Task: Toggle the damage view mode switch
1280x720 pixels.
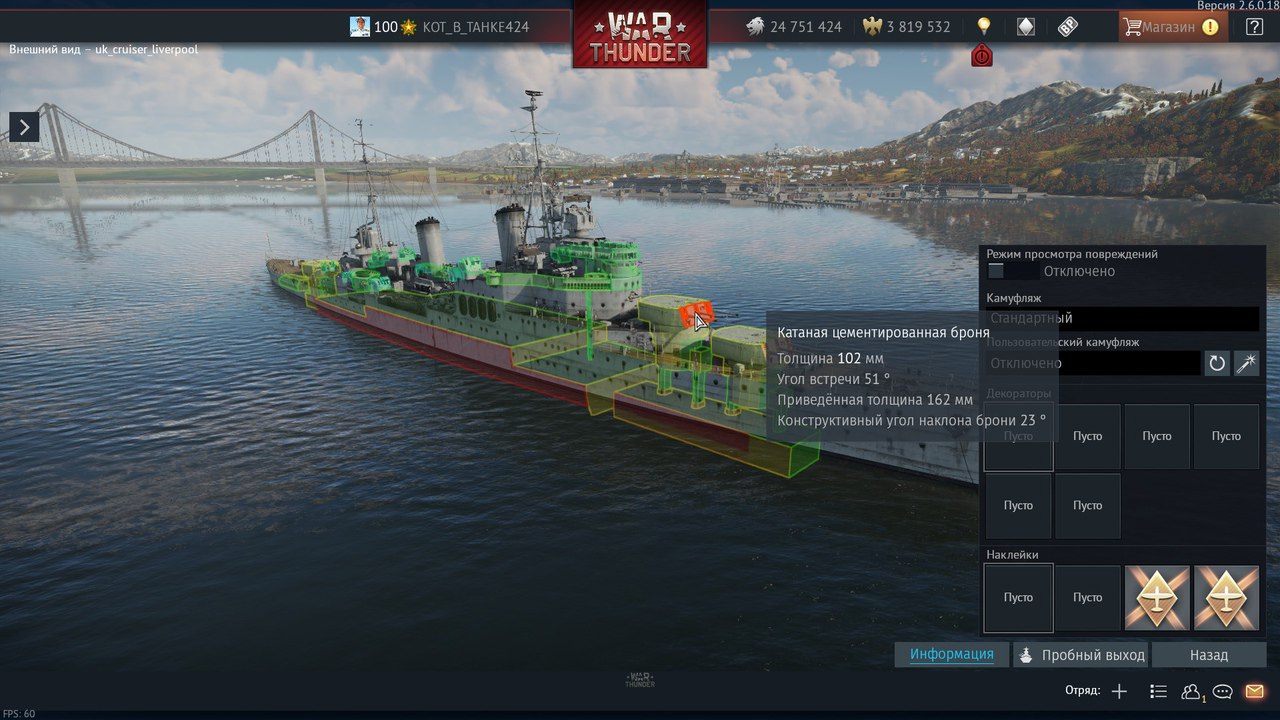Action: pyautogui.click(x=1010, y=271)
